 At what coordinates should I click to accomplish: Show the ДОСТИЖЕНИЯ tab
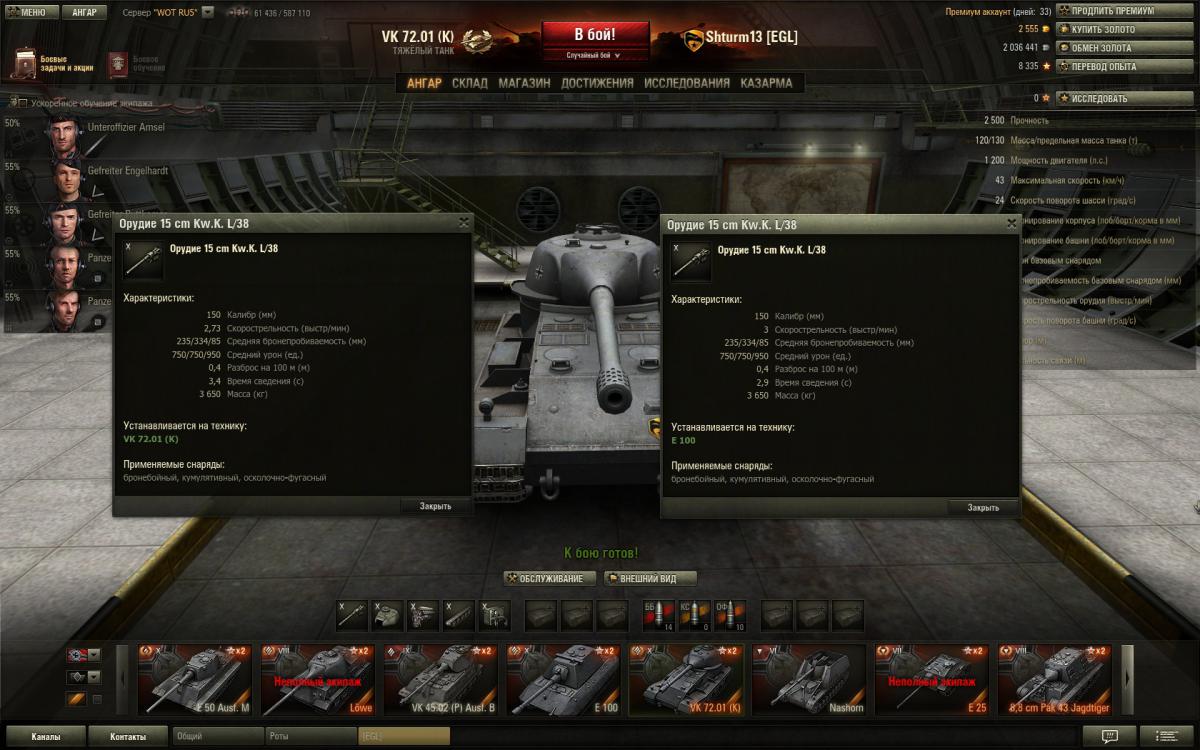tap(597, 83)
